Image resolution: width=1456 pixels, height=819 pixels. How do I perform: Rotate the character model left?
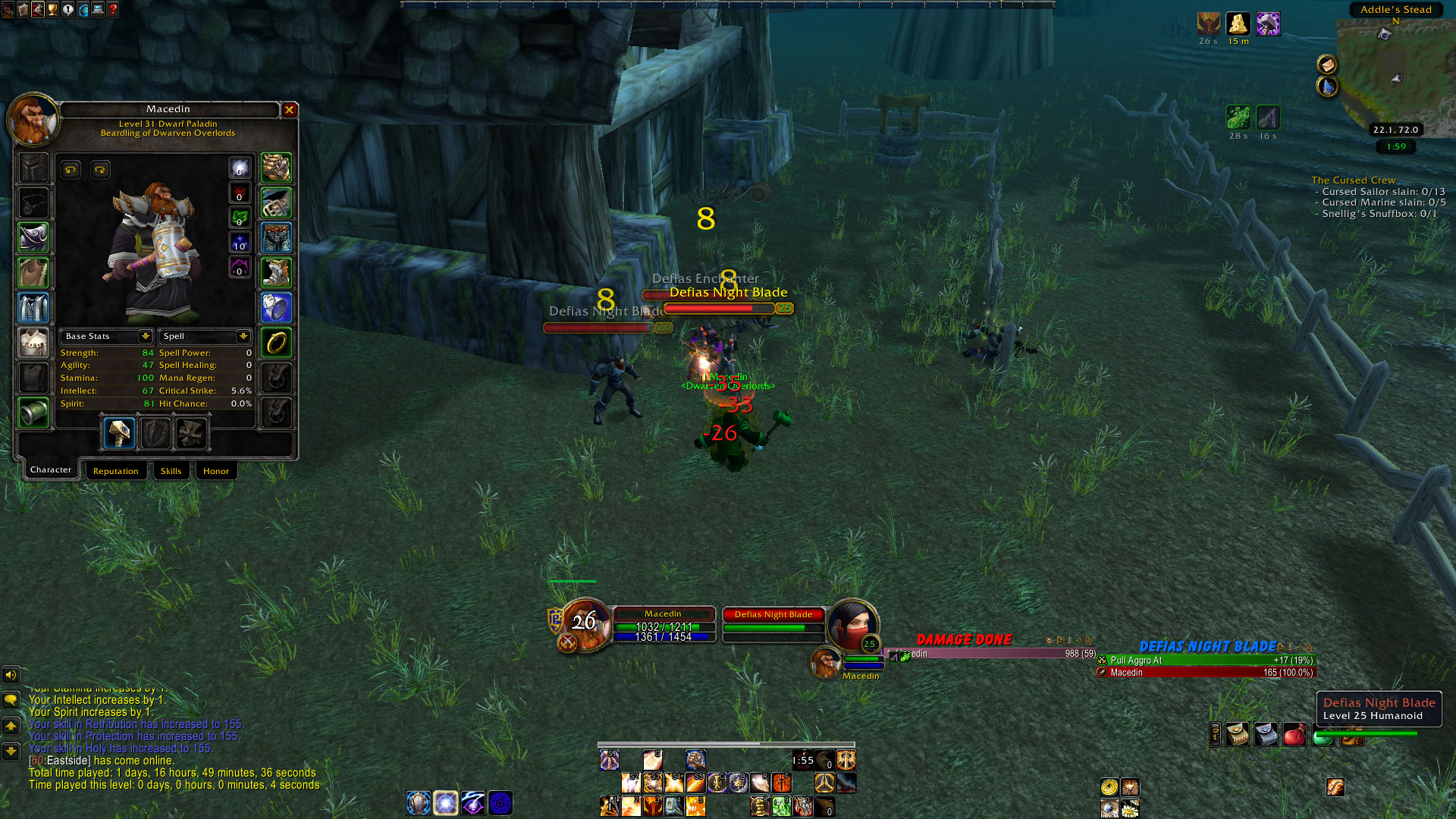click(71, 170)
